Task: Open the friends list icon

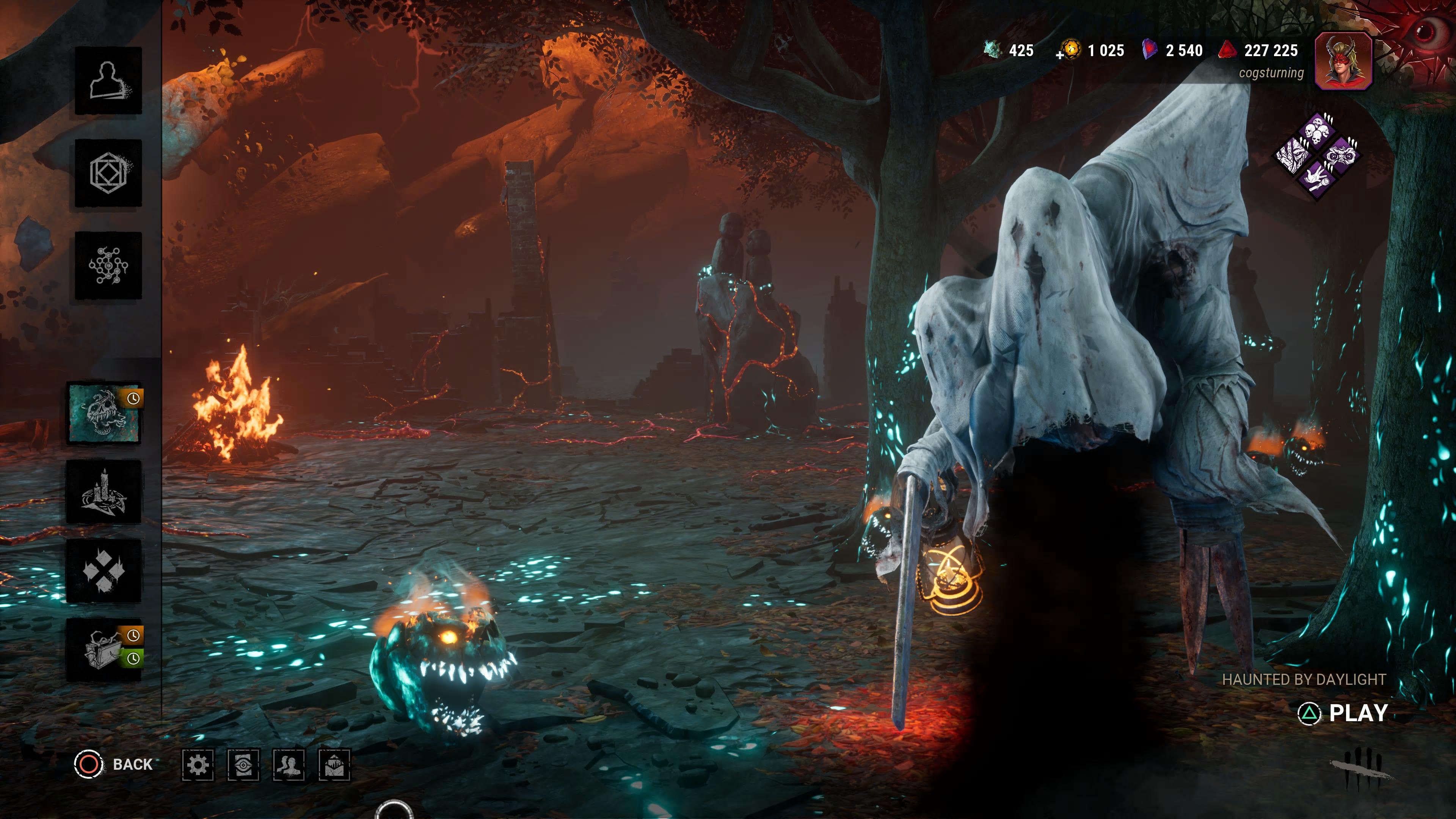Action: (x=289, y=765)
